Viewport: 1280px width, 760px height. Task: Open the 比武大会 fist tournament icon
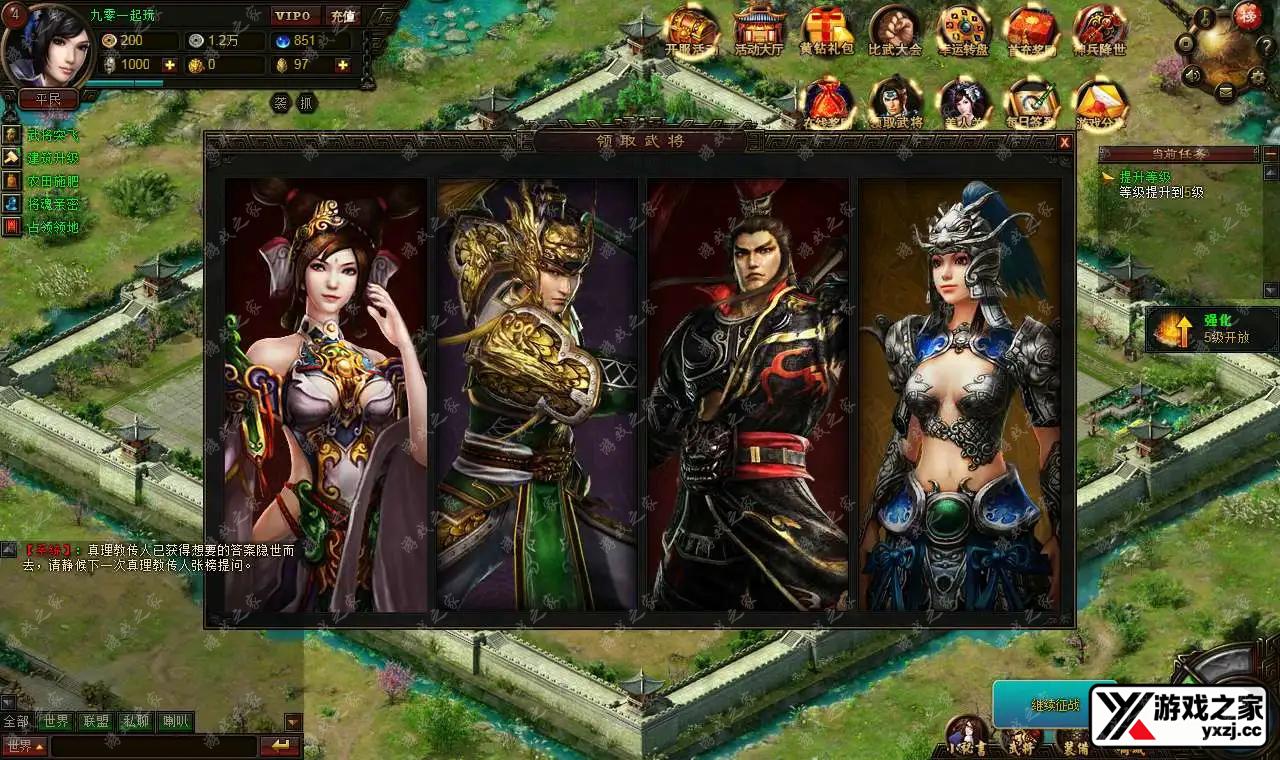[x=894, y=30]
